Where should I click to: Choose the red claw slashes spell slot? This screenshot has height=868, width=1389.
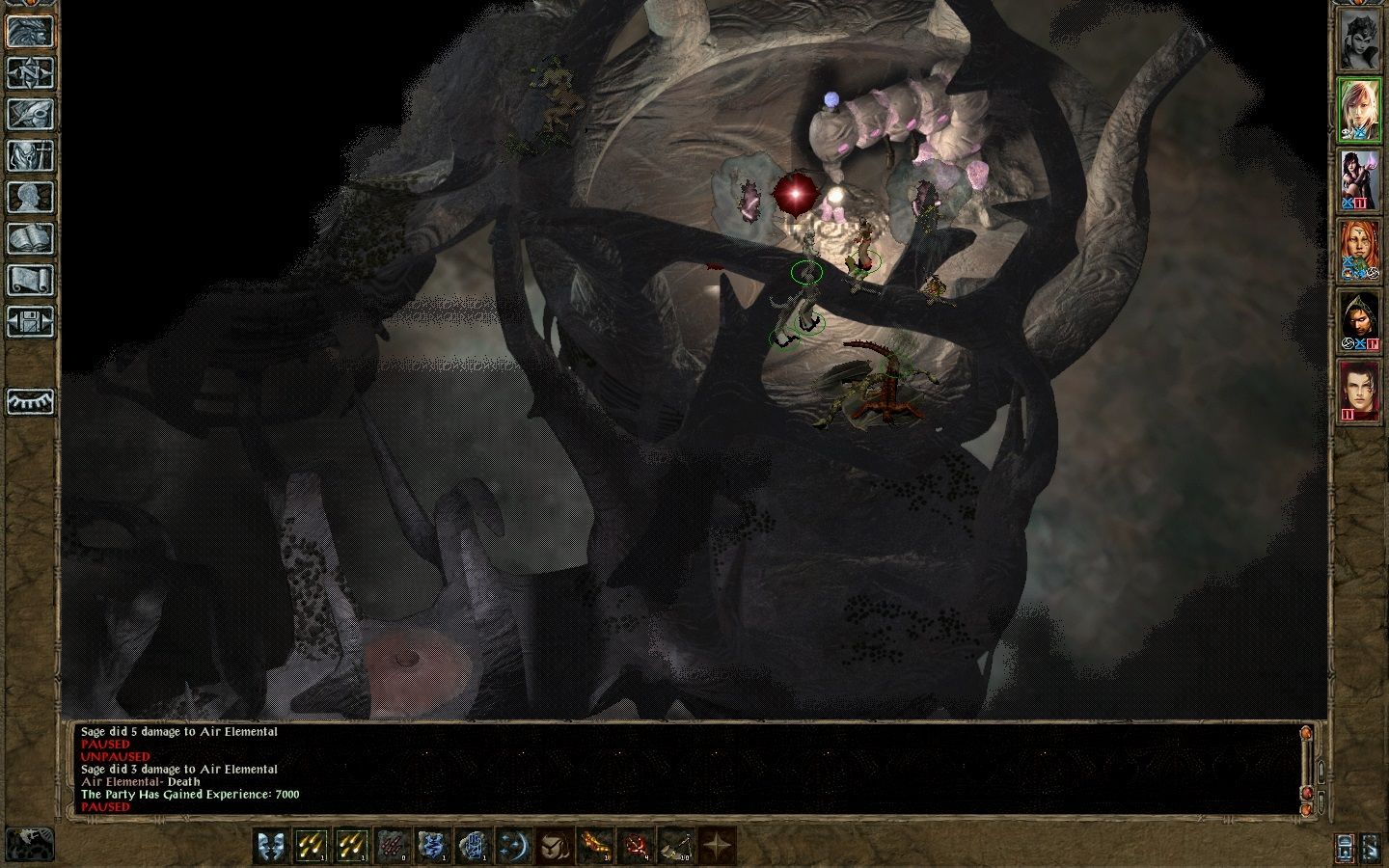point(393,846)
